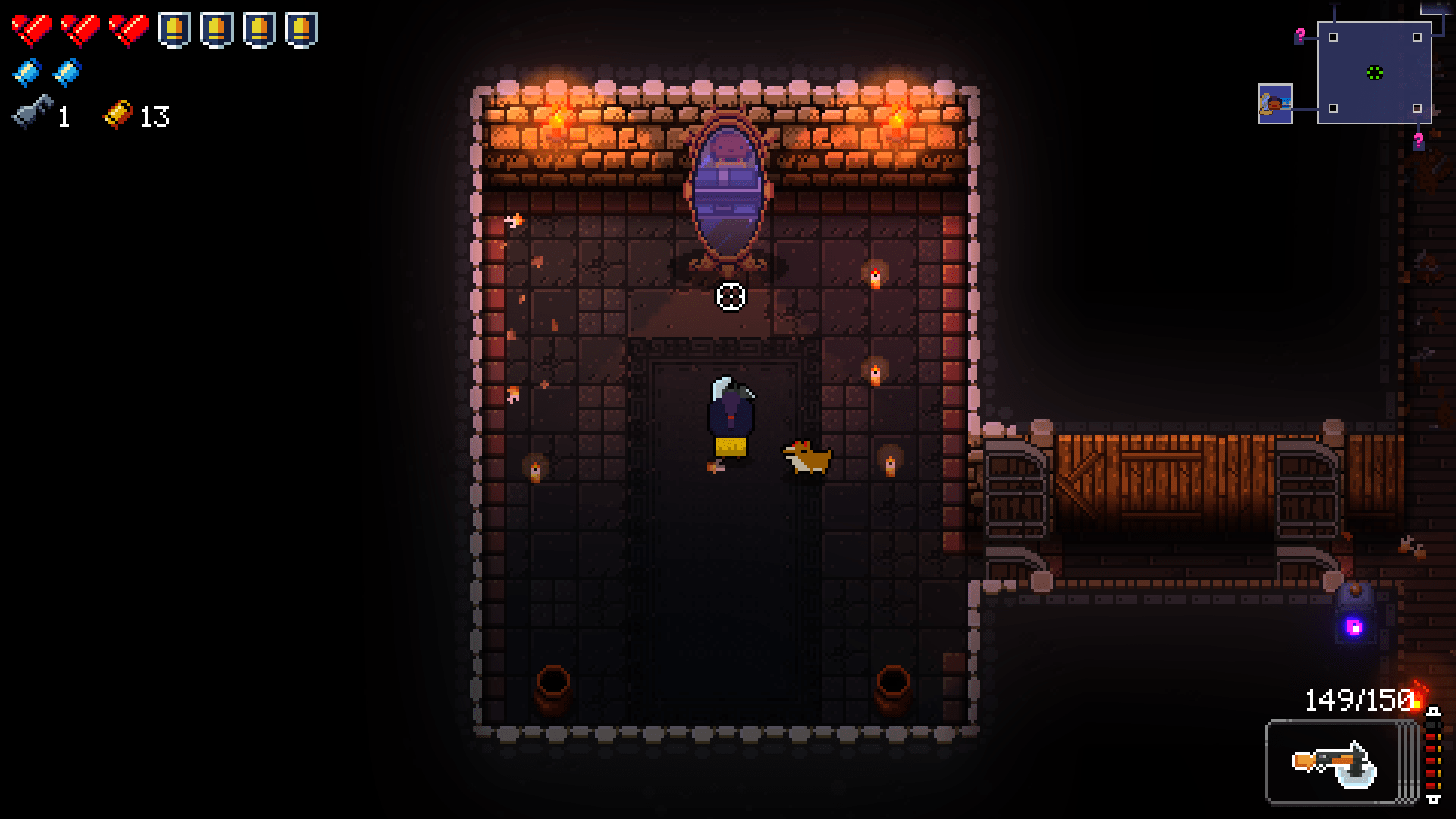Click the green chamber indicator on the minimap
The width and height of the screenshot is (1456, 819).
coord(1376,74)
